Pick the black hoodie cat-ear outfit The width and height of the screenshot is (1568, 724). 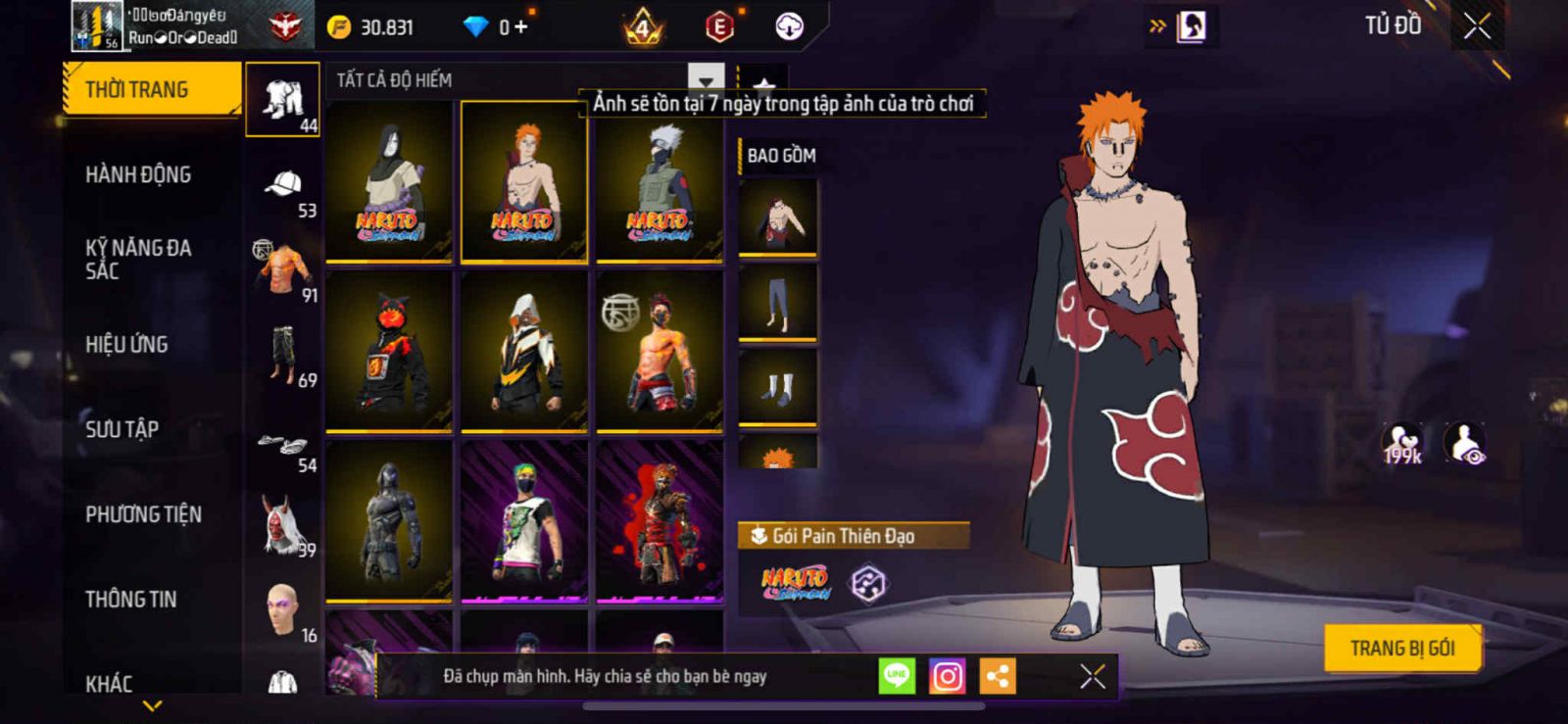click(x=389, y=351)
